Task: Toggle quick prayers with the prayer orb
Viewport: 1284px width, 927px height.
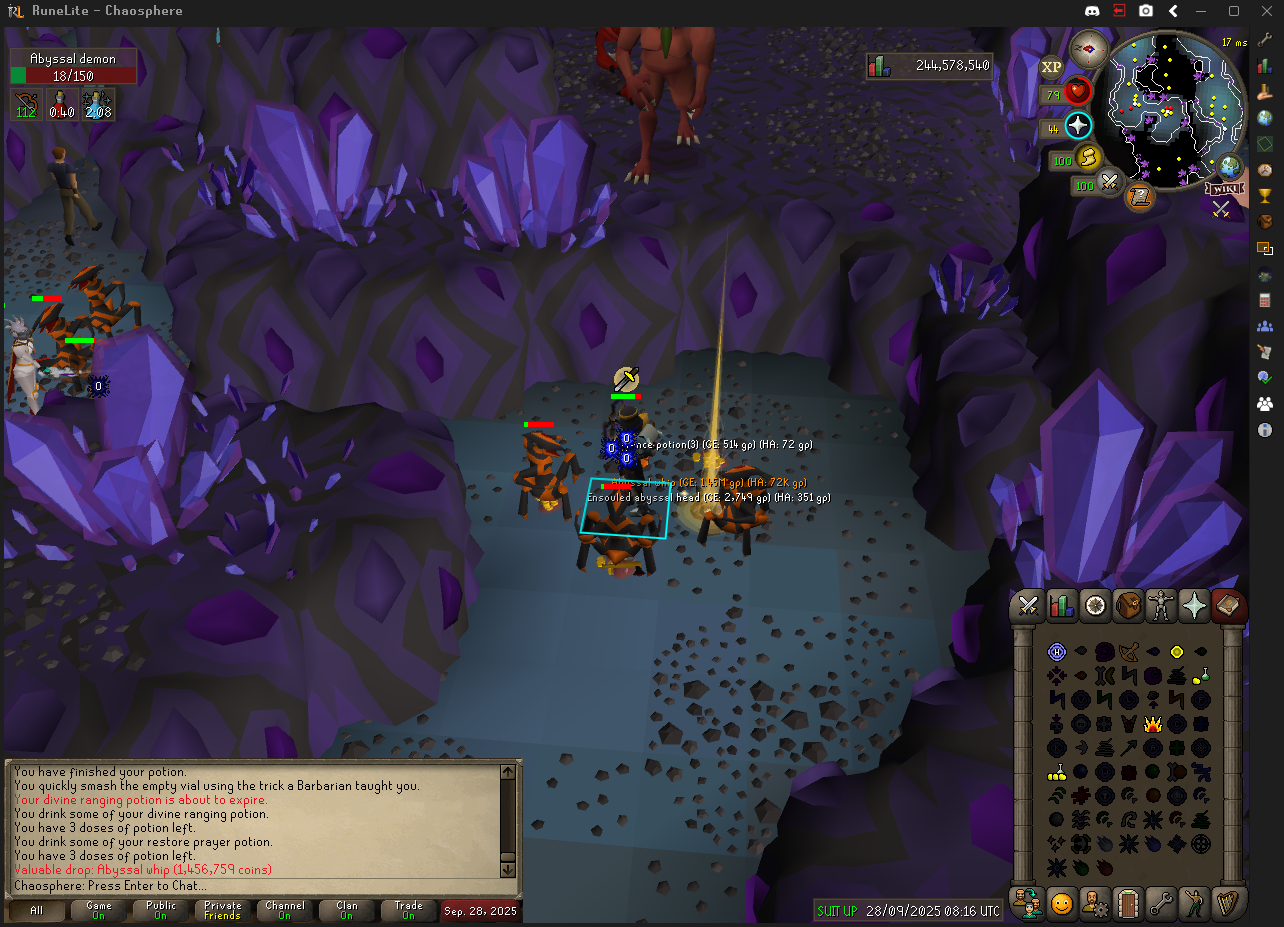Action: tap(1078, 126)
